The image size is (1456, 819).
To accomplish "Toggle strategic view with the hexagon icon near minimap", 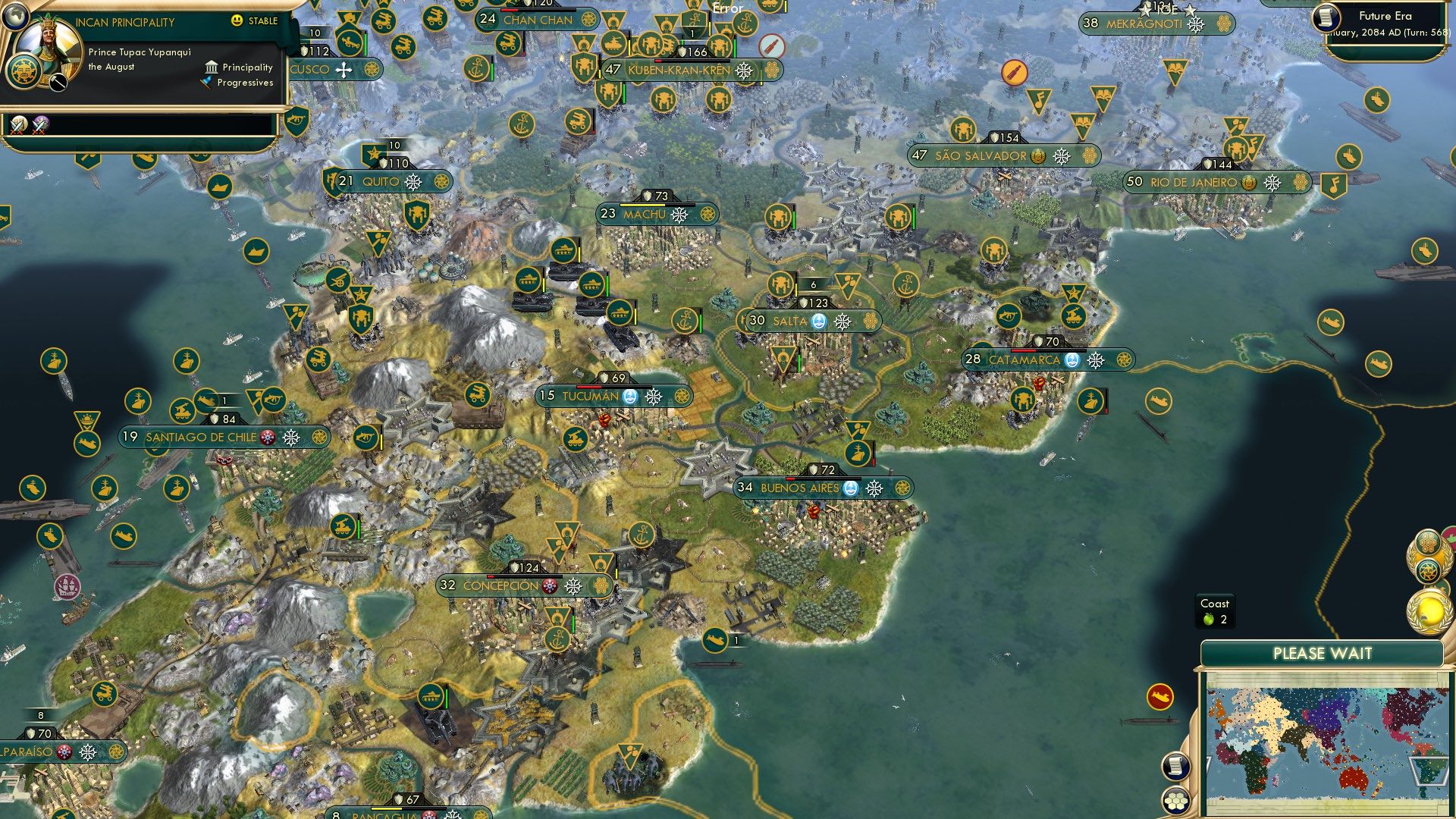I will coord(1176,802).
